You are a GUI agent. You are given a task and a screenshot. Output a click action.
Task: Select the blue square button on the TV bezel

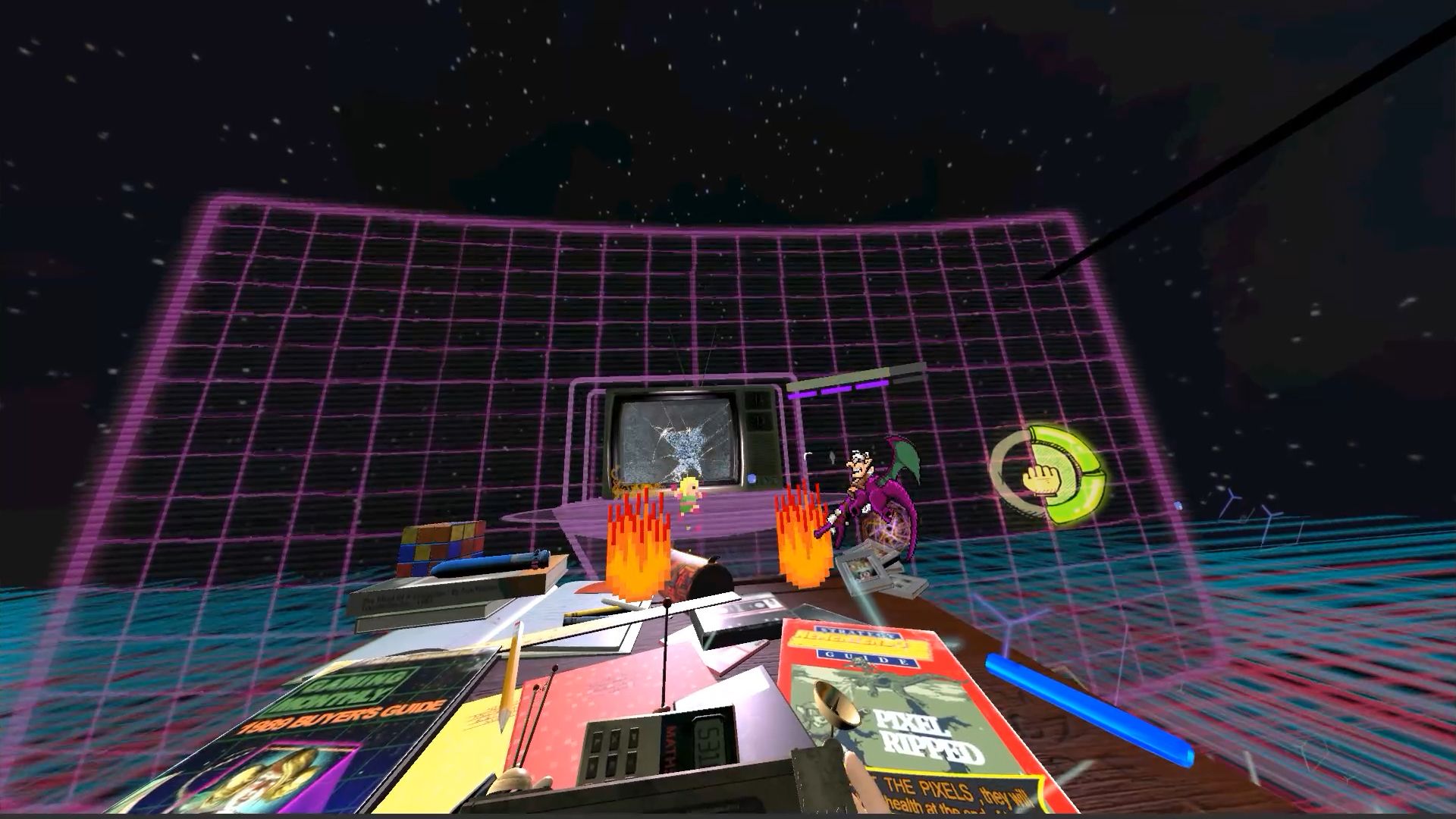point(751,478)
